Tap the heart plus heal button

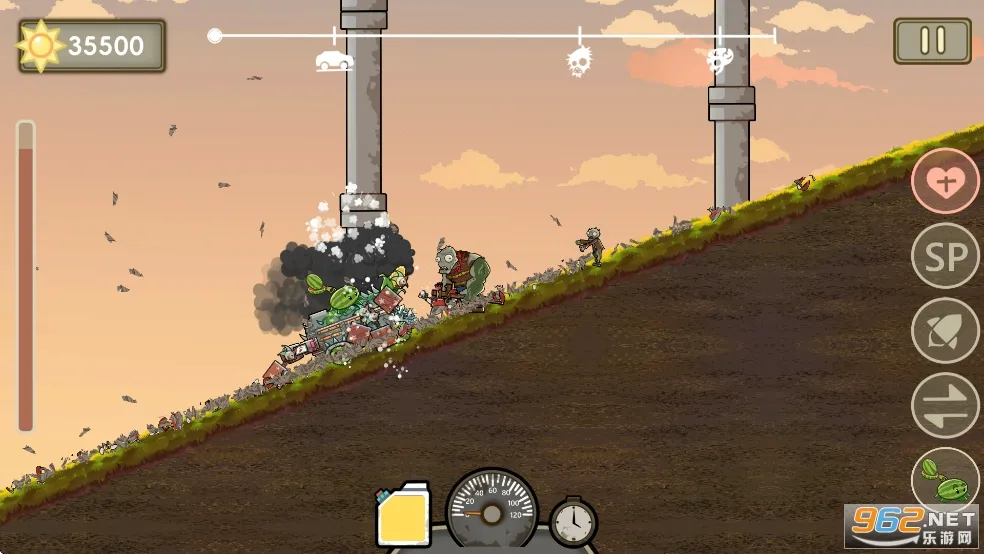(x=945, y=181)
